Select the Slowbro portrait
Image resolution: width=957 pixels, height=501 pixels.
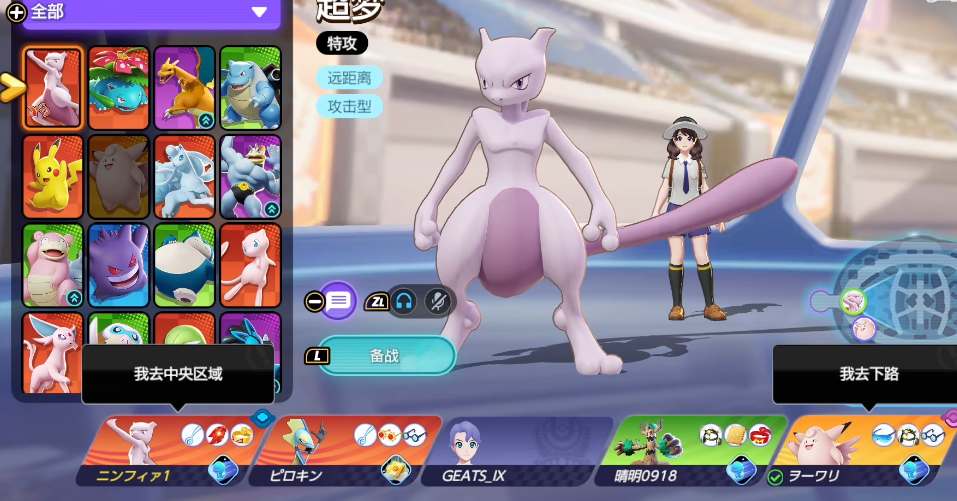click(x=53, y=265)
